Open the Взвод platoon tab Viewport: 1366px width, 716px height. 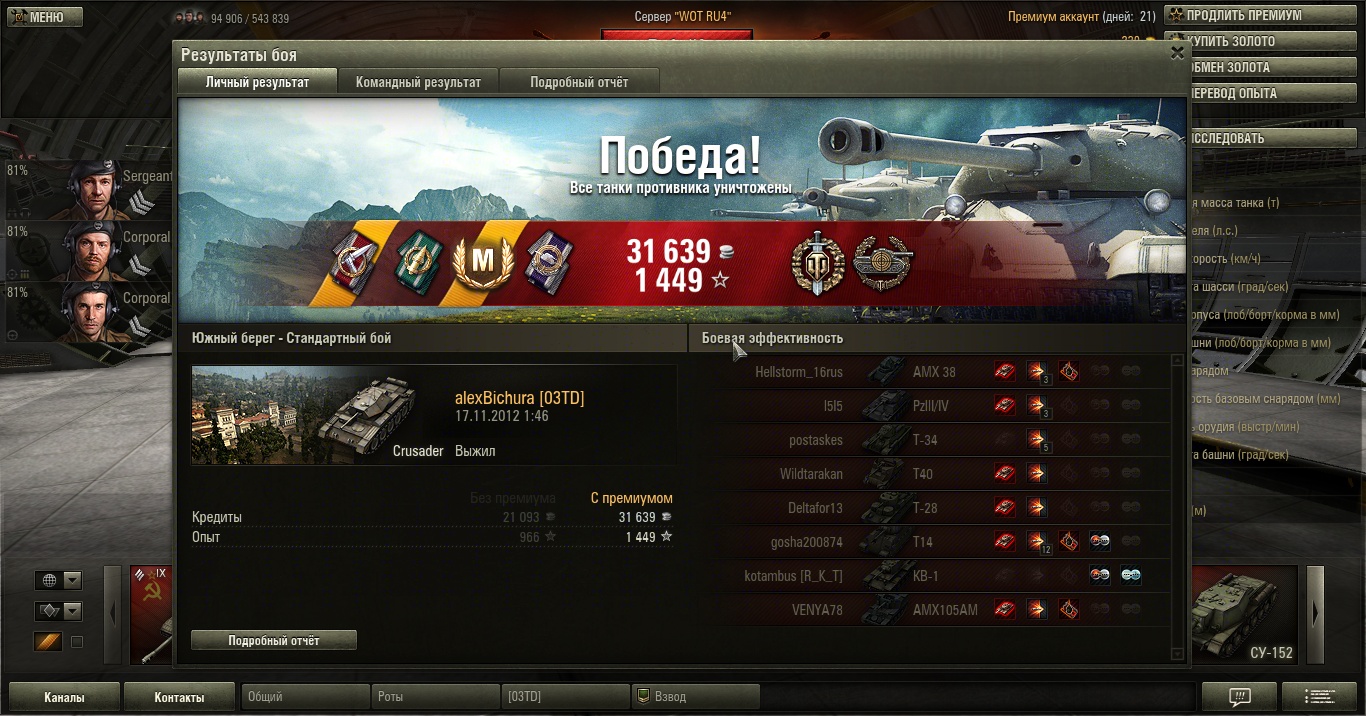point(695,697)
